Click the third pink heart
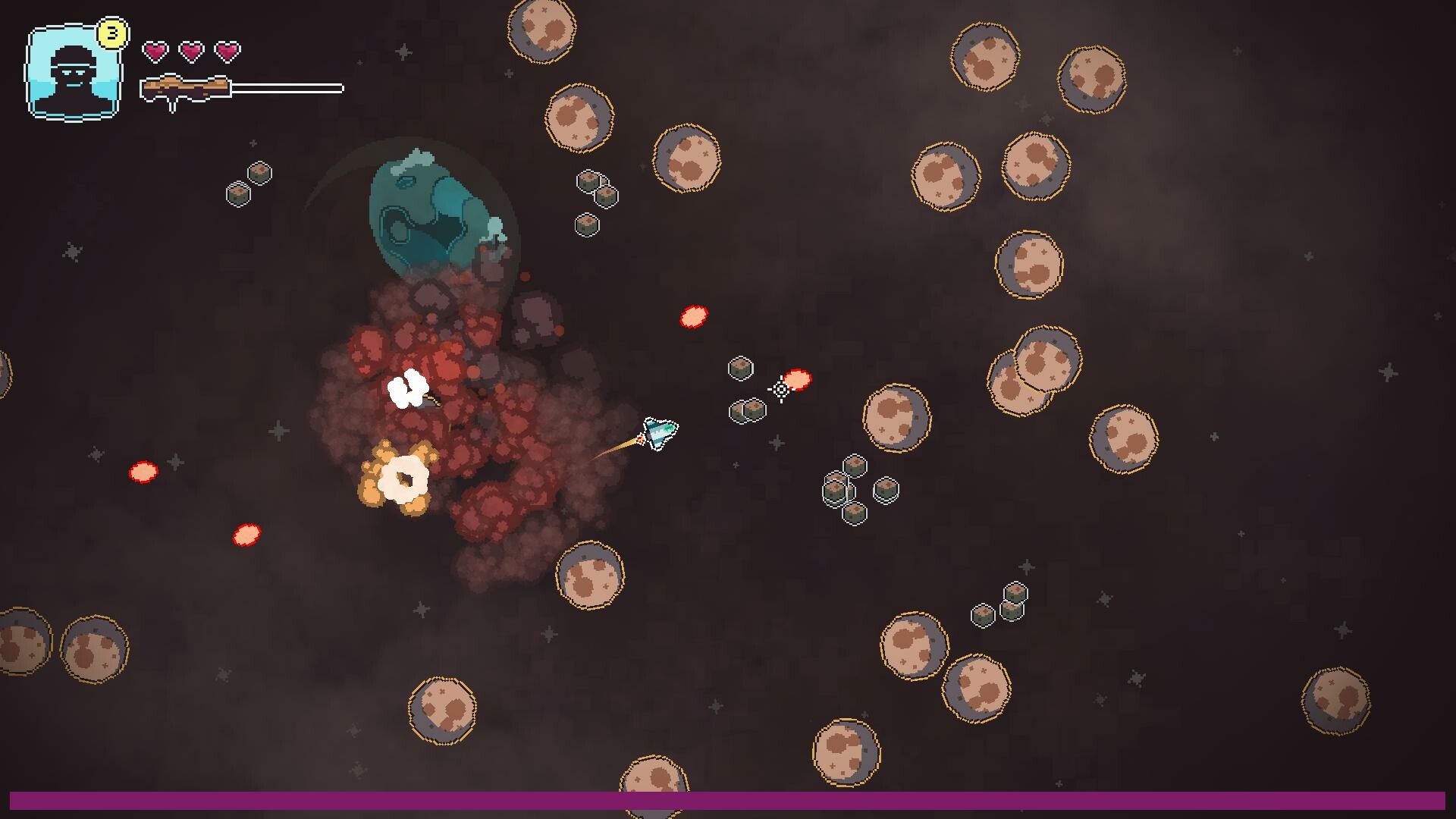 tap(226, 52)
